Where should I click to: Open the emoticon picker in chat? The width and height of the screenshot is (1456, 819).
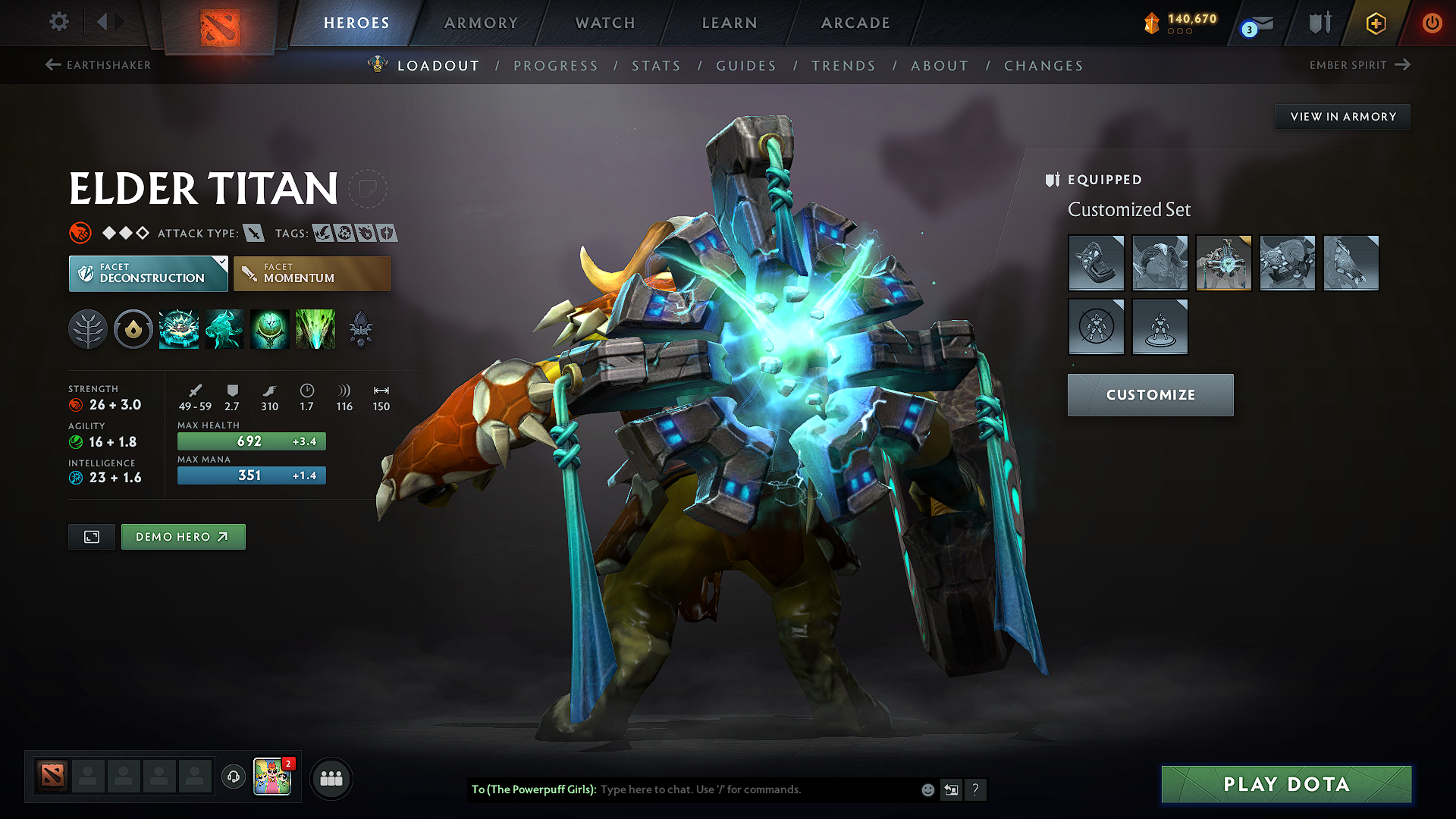pyautogui.click(x=927, y=789)
